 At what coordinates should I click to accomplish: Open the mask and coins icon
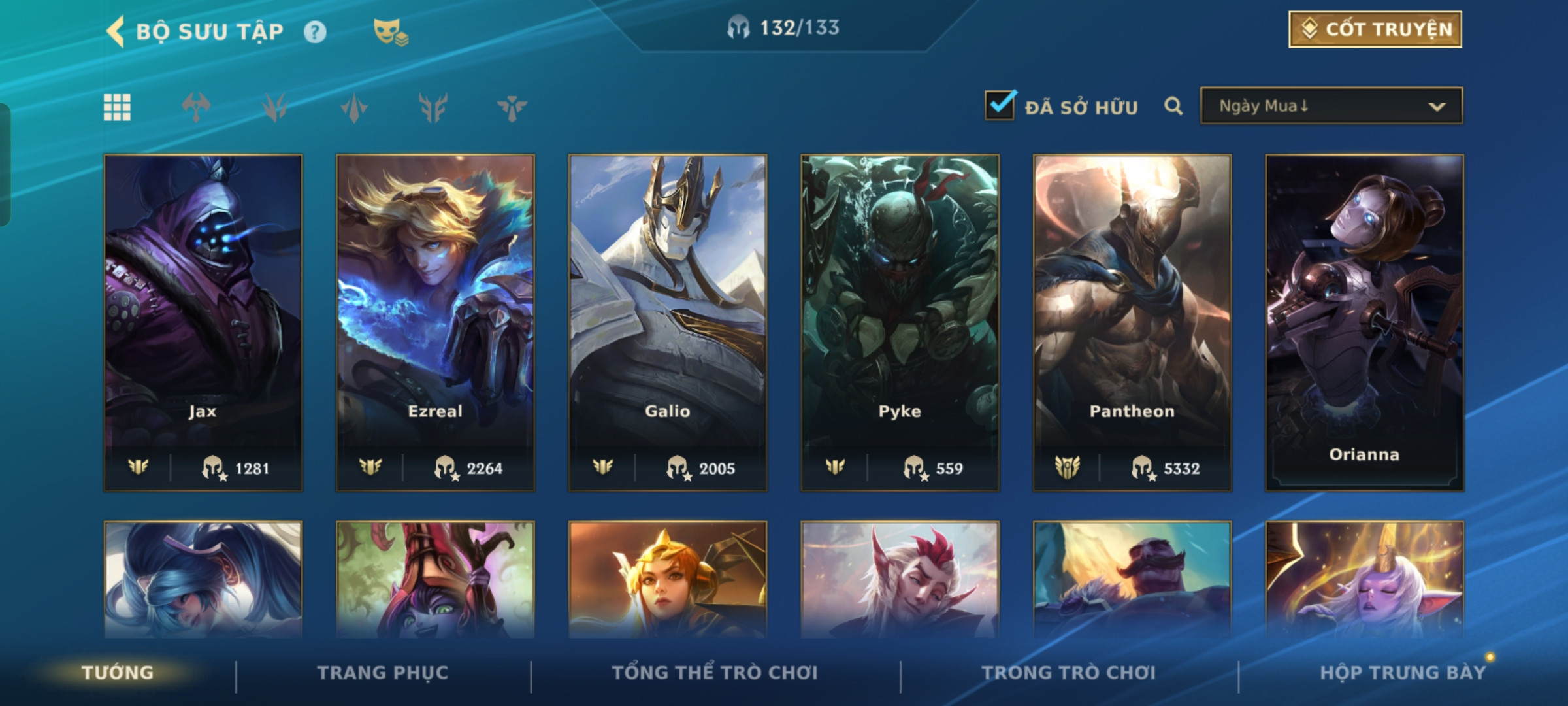coord(390,32)
